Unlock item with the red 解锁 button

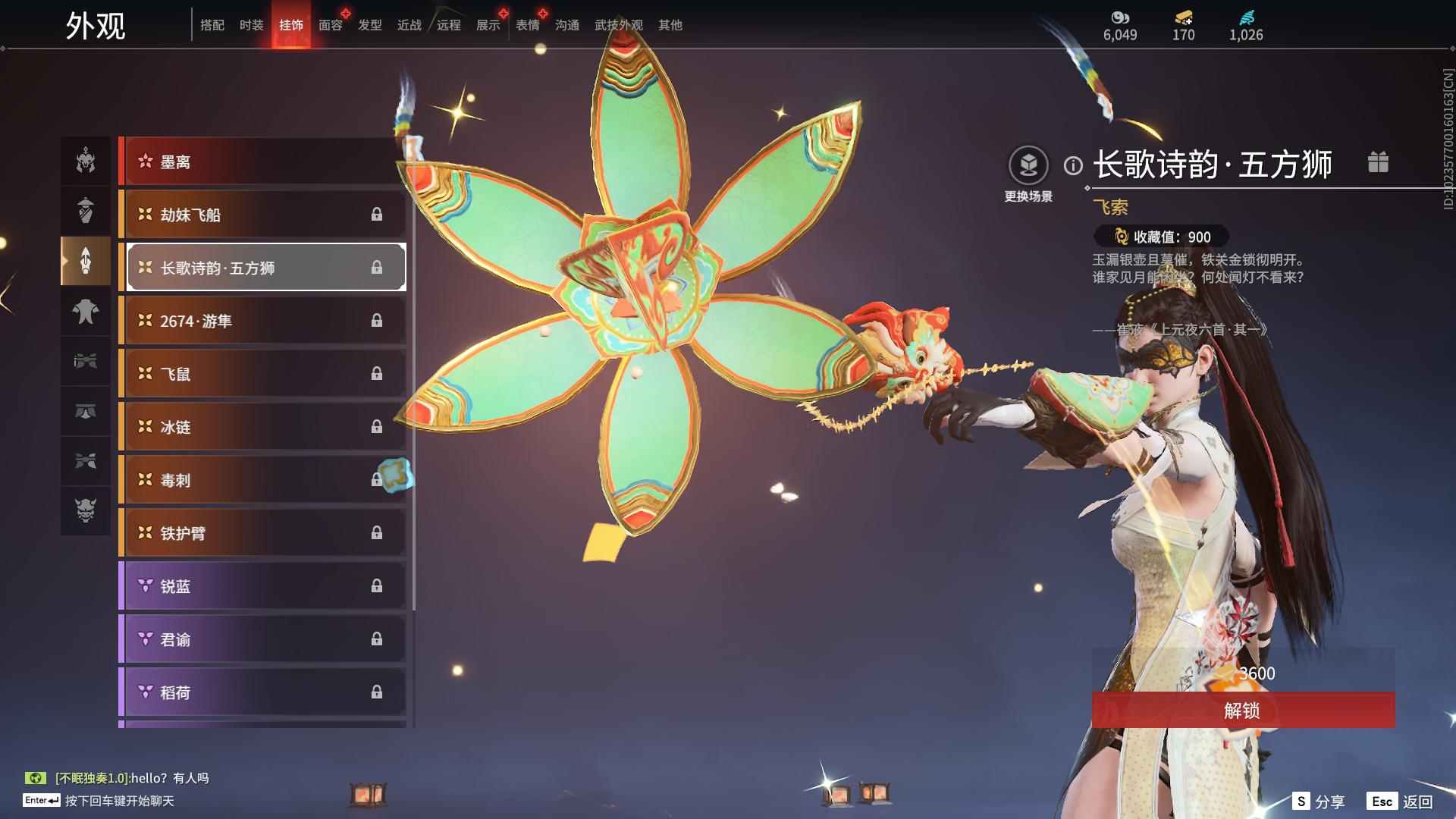tap(1242, 711)
